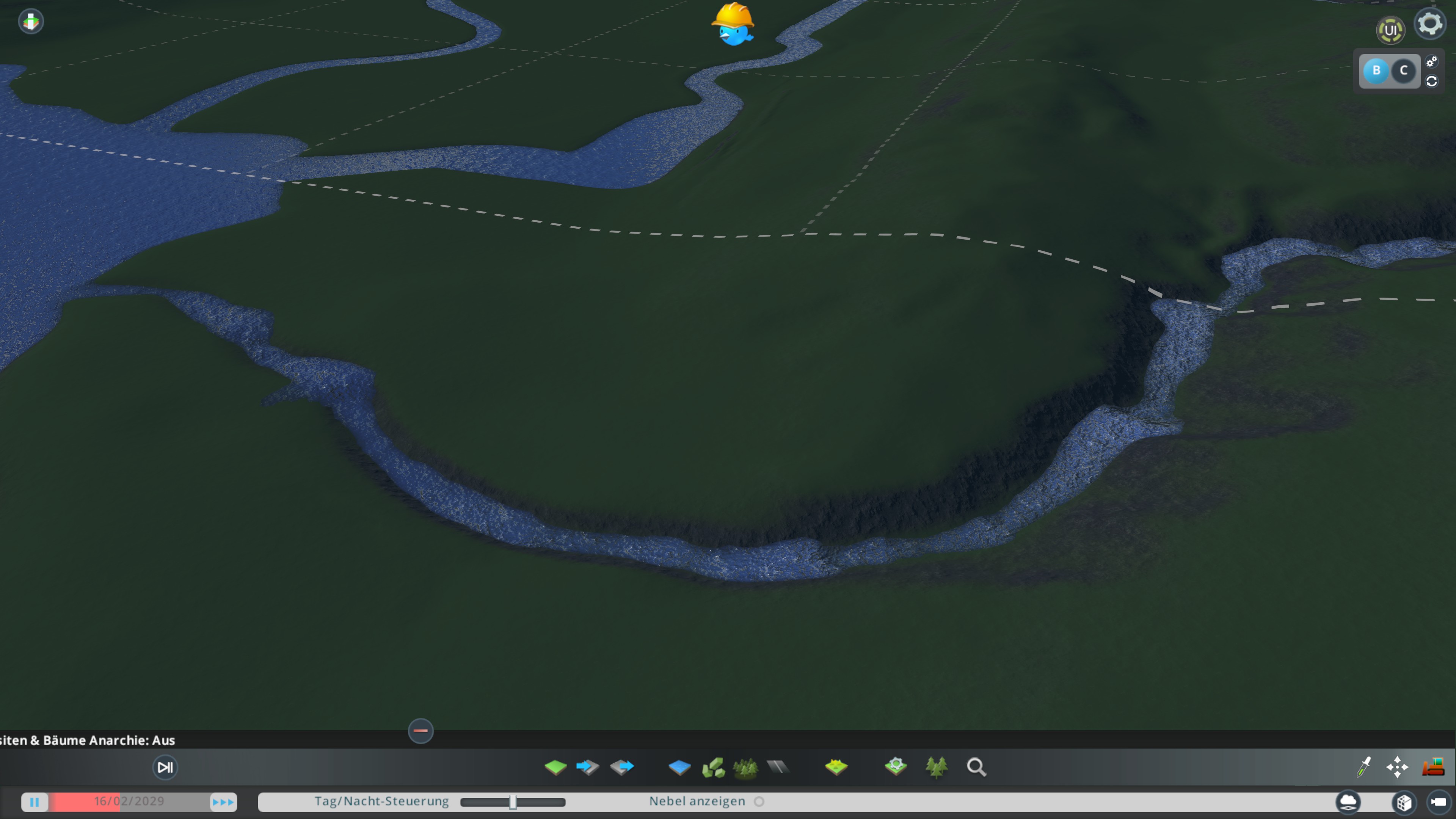The width and height of the screenshot is (1456, 819).
Task: Toggle the weather cloud overlay button
Action: [1348, 802]
